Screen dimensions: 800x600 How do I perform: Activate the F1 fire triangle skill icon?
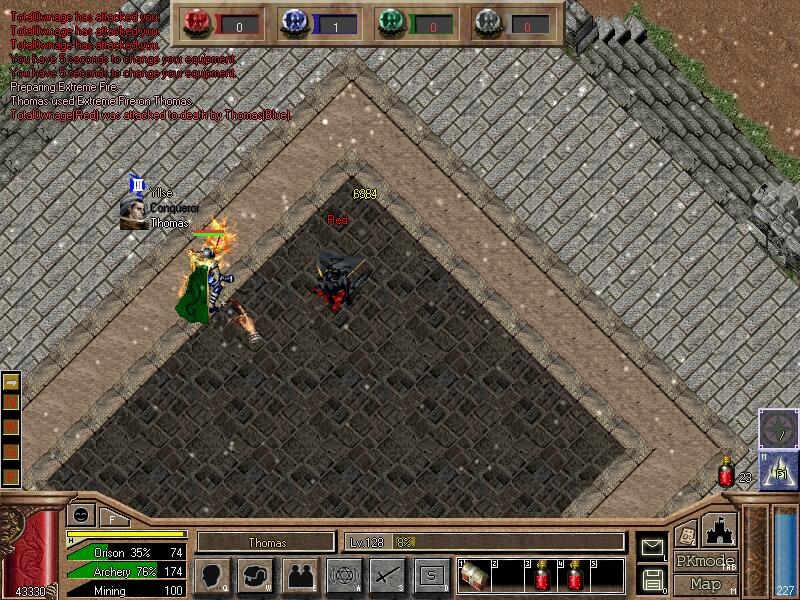pyautogui.click(x=778, y=471)
